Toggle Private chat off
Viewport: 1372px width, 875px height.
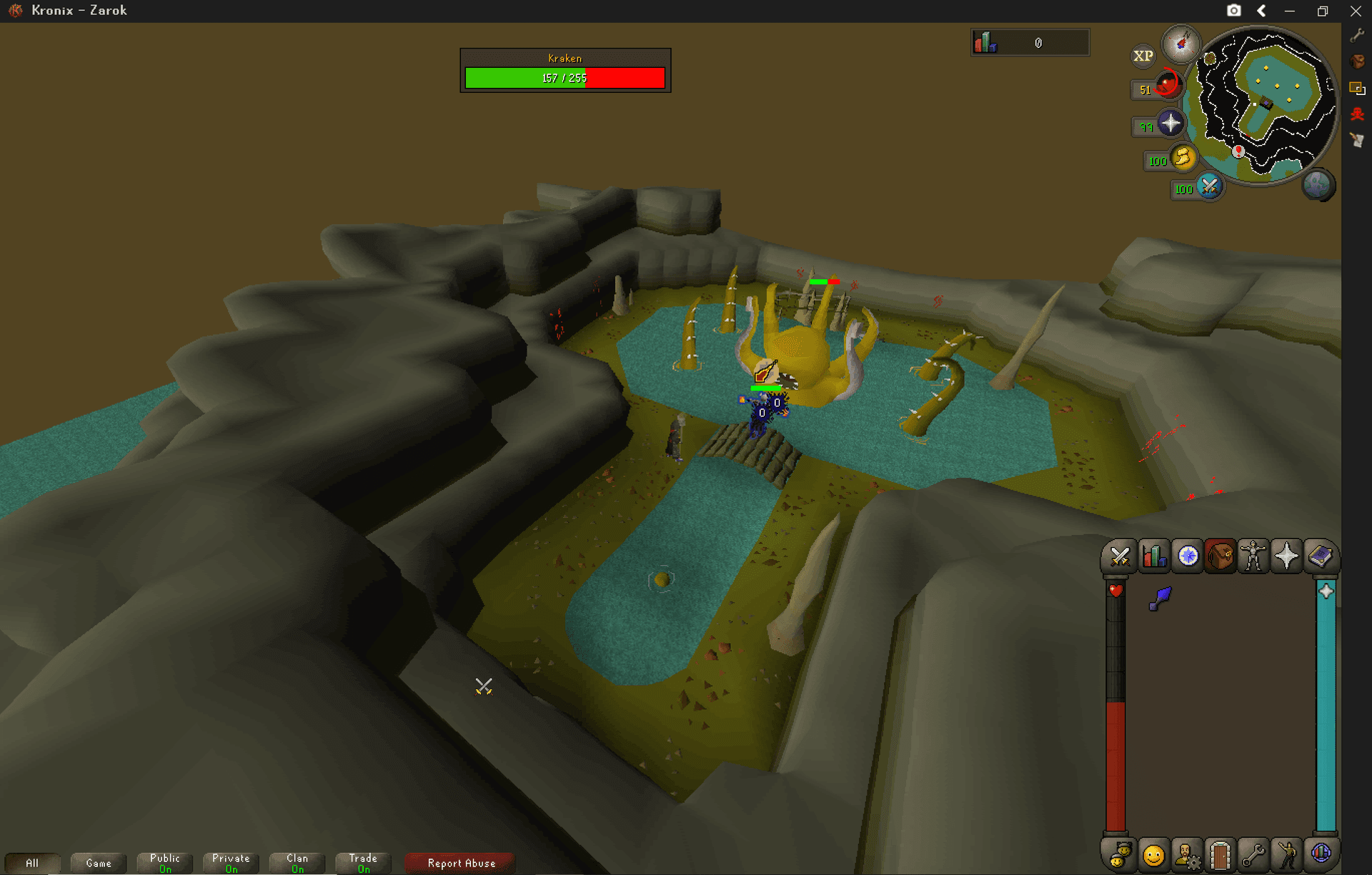[230, 862]
